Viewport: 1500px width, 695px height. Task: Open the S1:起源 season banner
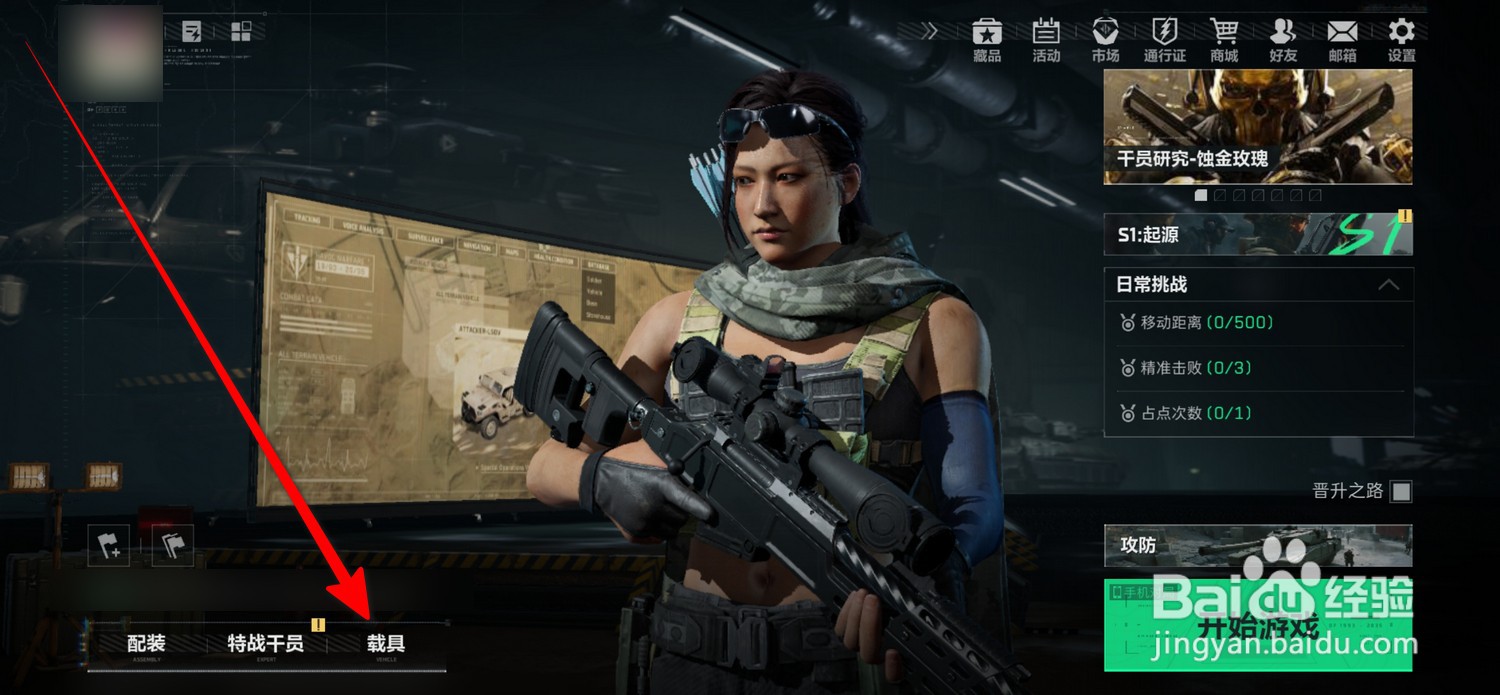[x=1258, y=234]
